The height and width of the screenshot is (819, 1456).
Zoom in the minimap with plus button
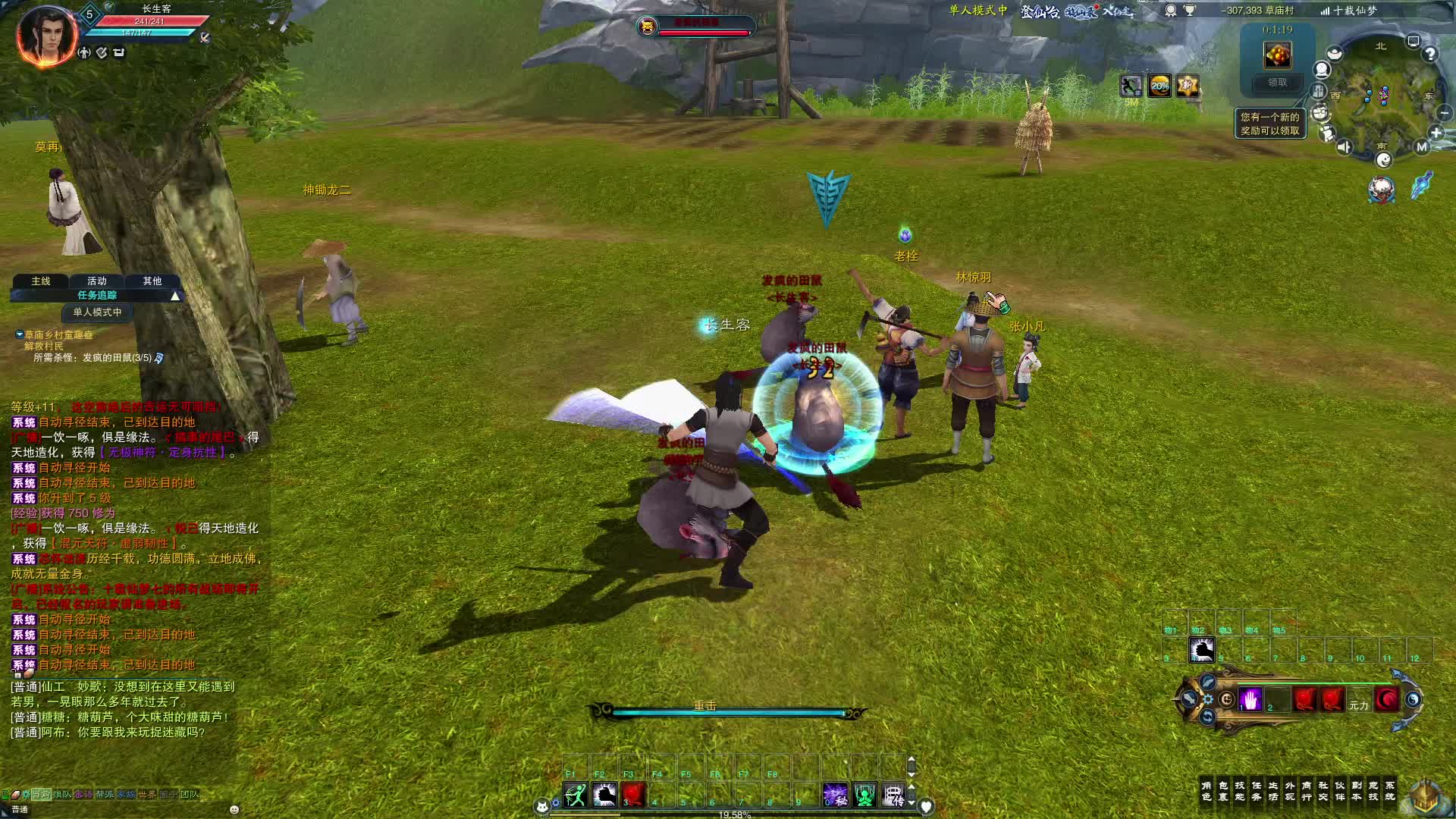[1436, 133]
